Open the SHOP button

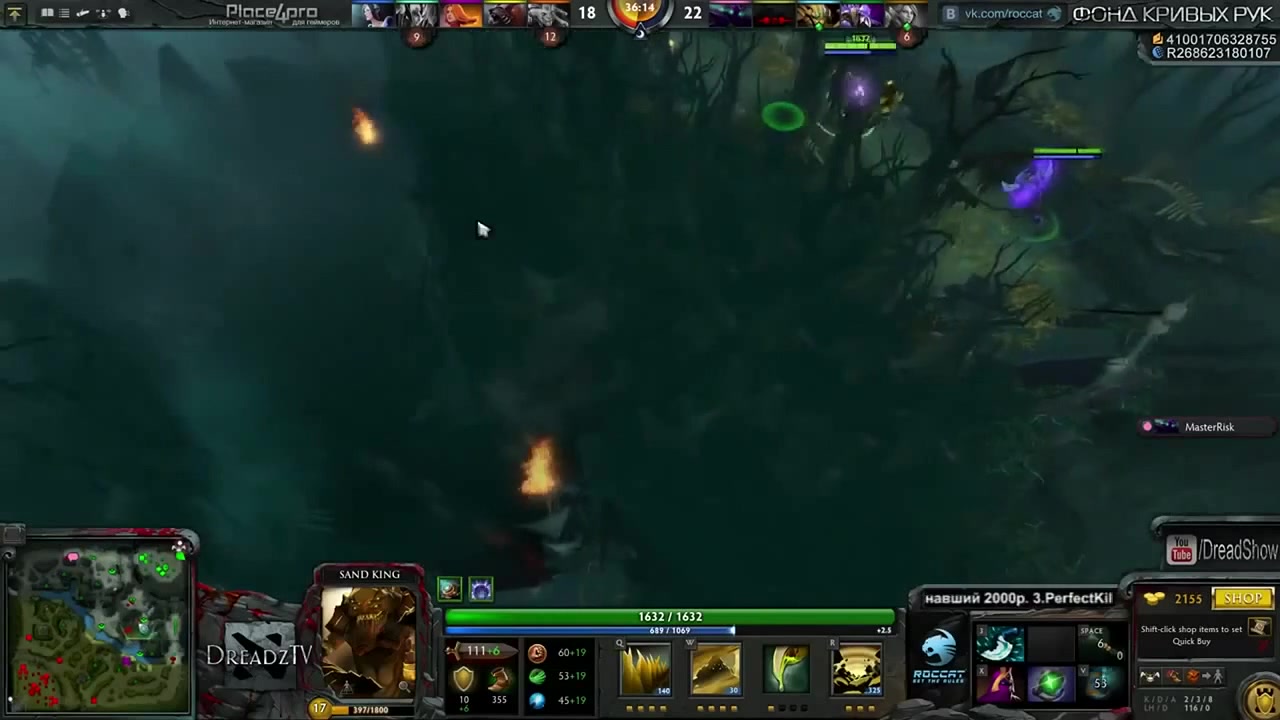[1242, 598]
